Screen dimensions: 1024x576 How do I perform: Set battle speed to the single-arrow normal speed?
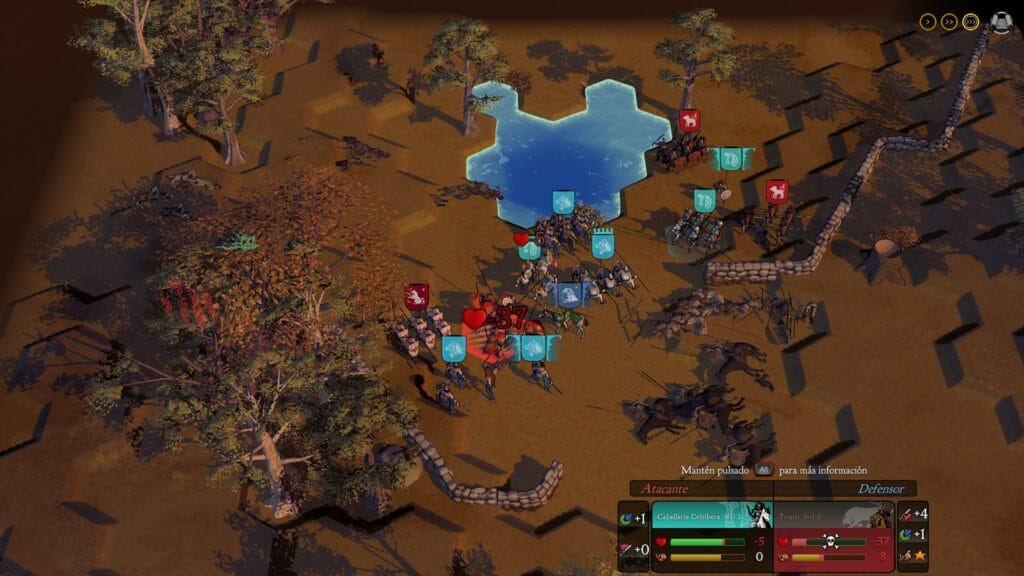point(927,21)
